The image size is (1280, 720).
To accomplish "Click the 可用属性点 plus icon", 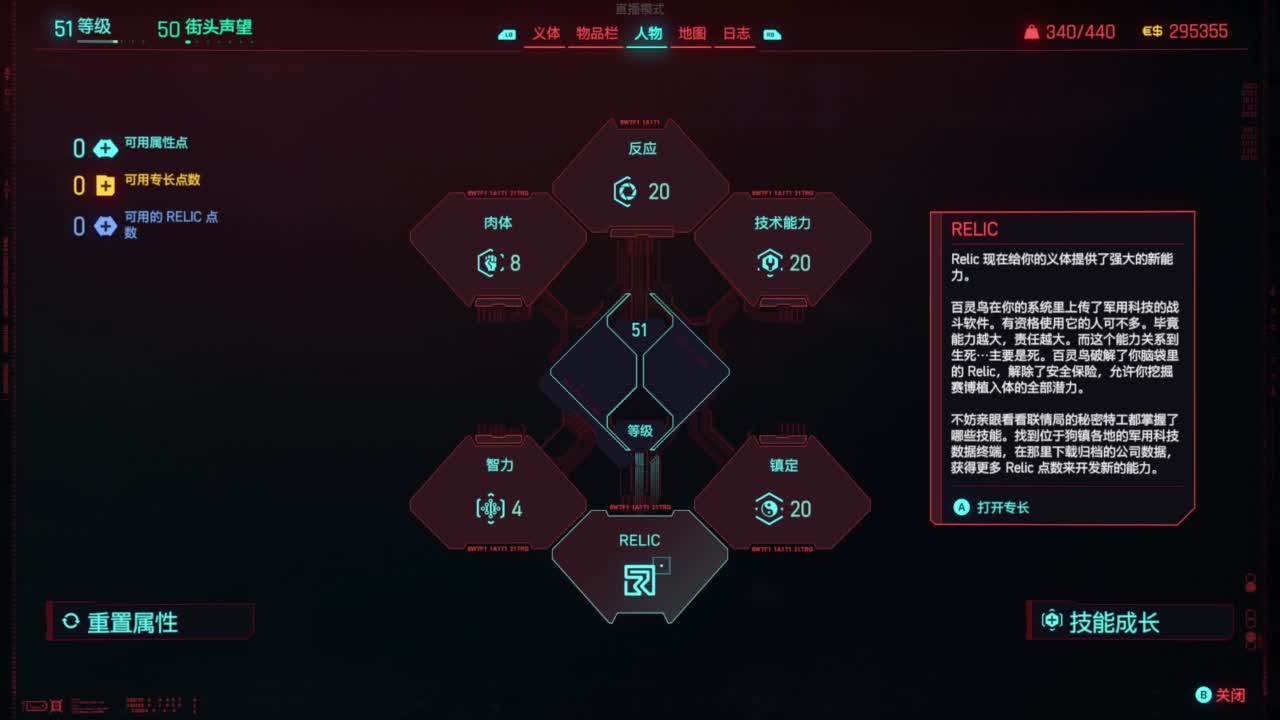I will point(106,146).
